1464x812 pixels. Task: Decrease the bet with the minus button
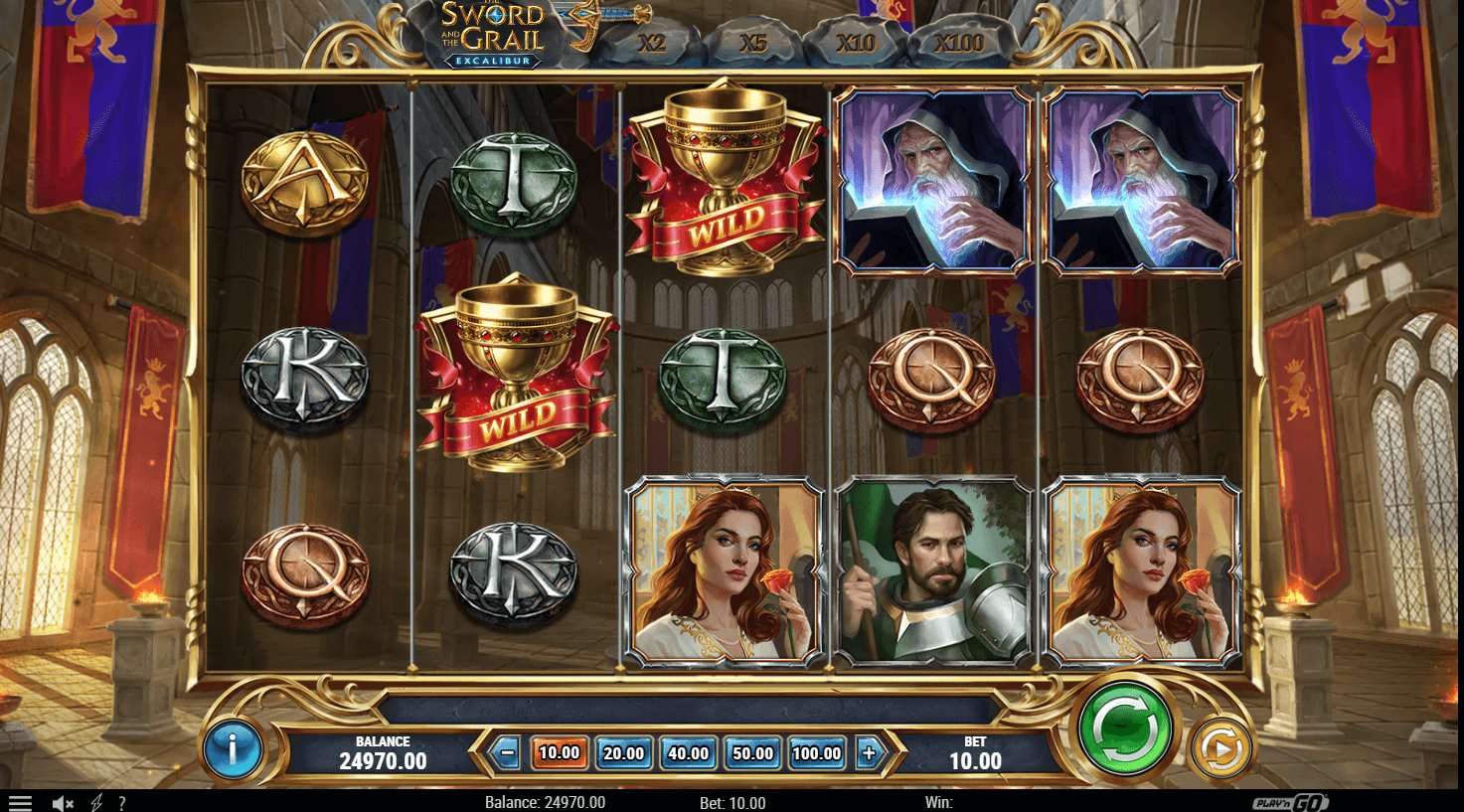[x=507, y=753]
